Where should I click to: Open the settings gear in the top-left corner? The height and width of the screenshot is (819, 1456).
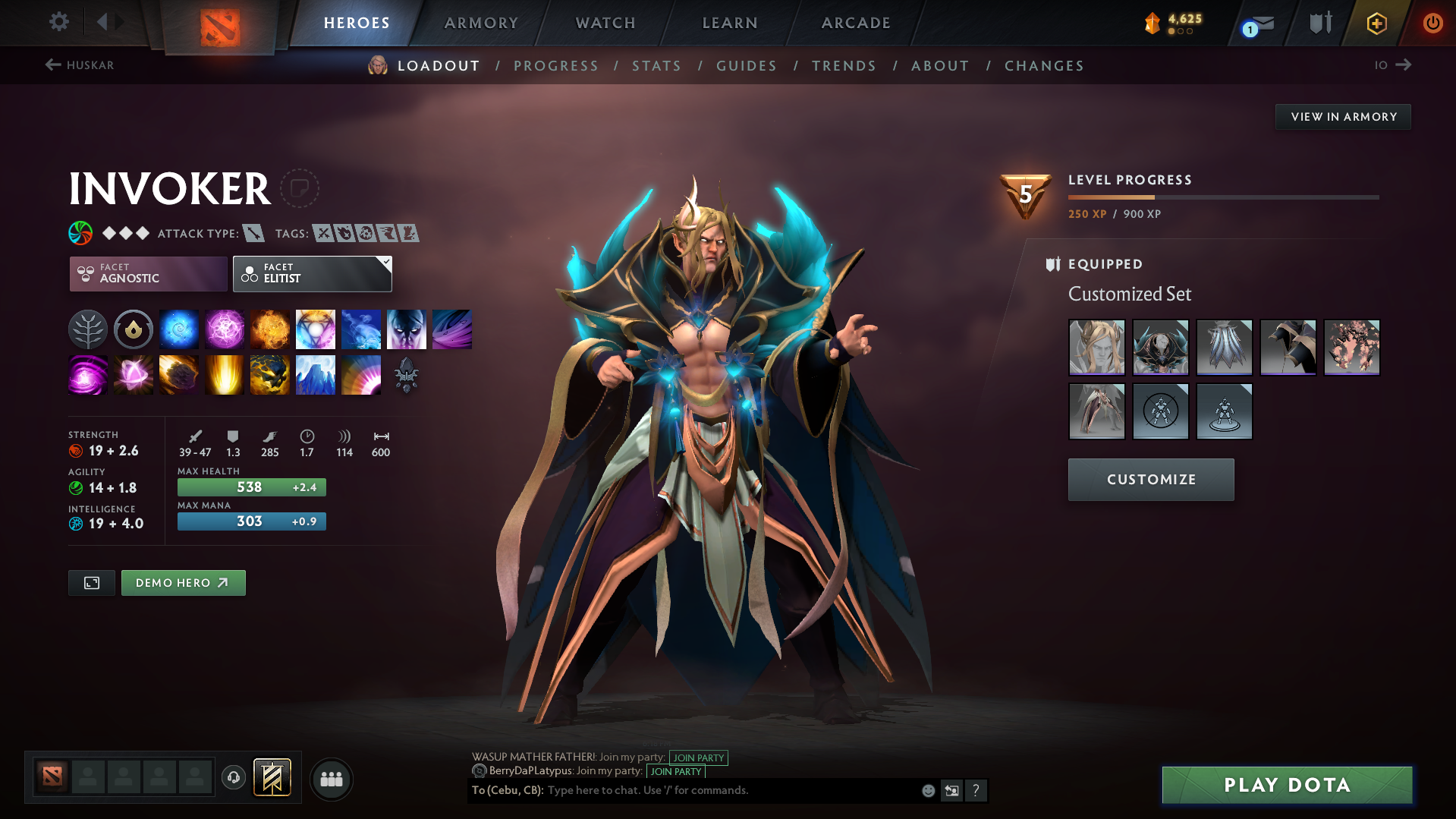[x=58, y=22]
